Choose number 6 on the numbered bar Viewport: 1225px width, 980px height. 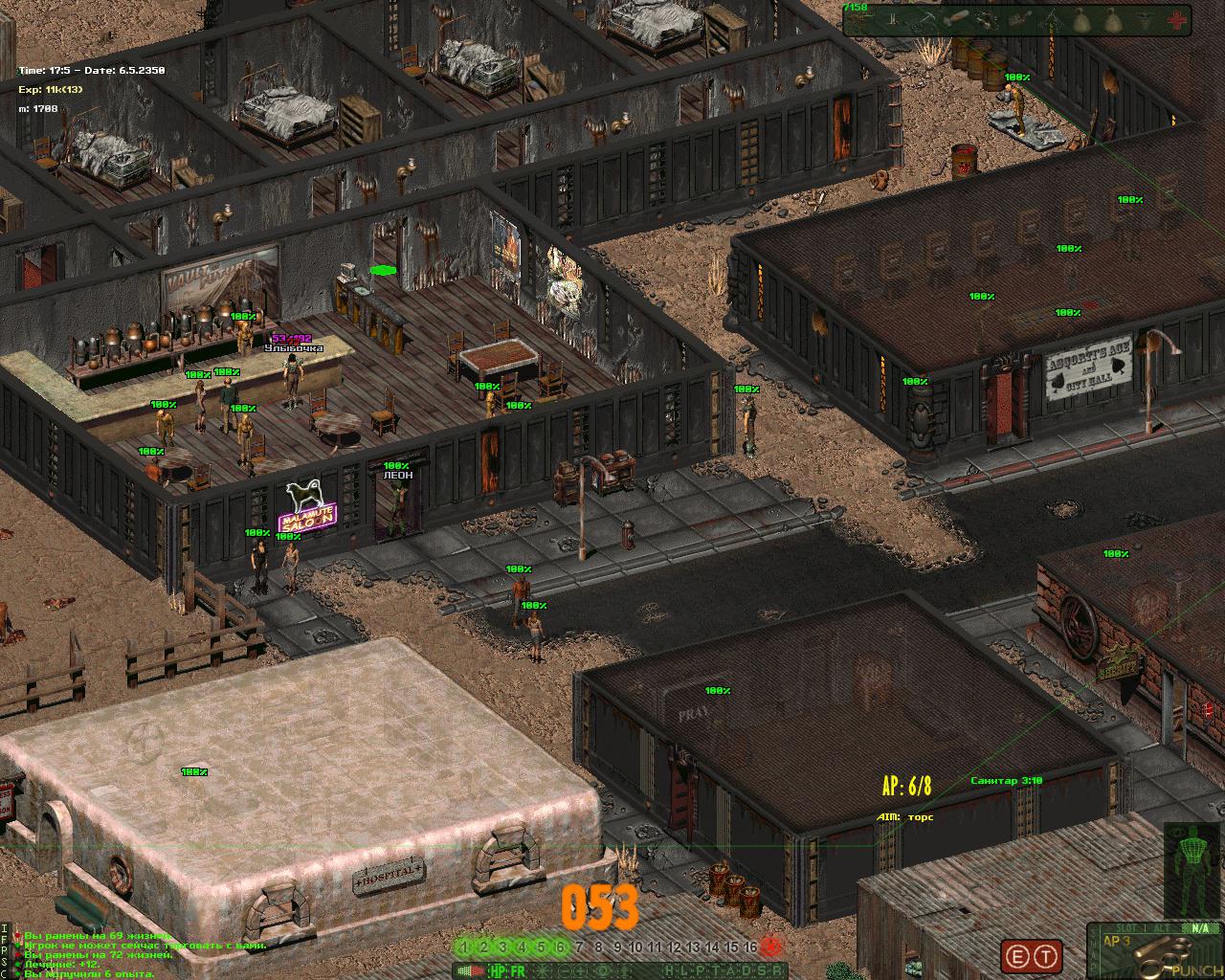tap(560, 947)
